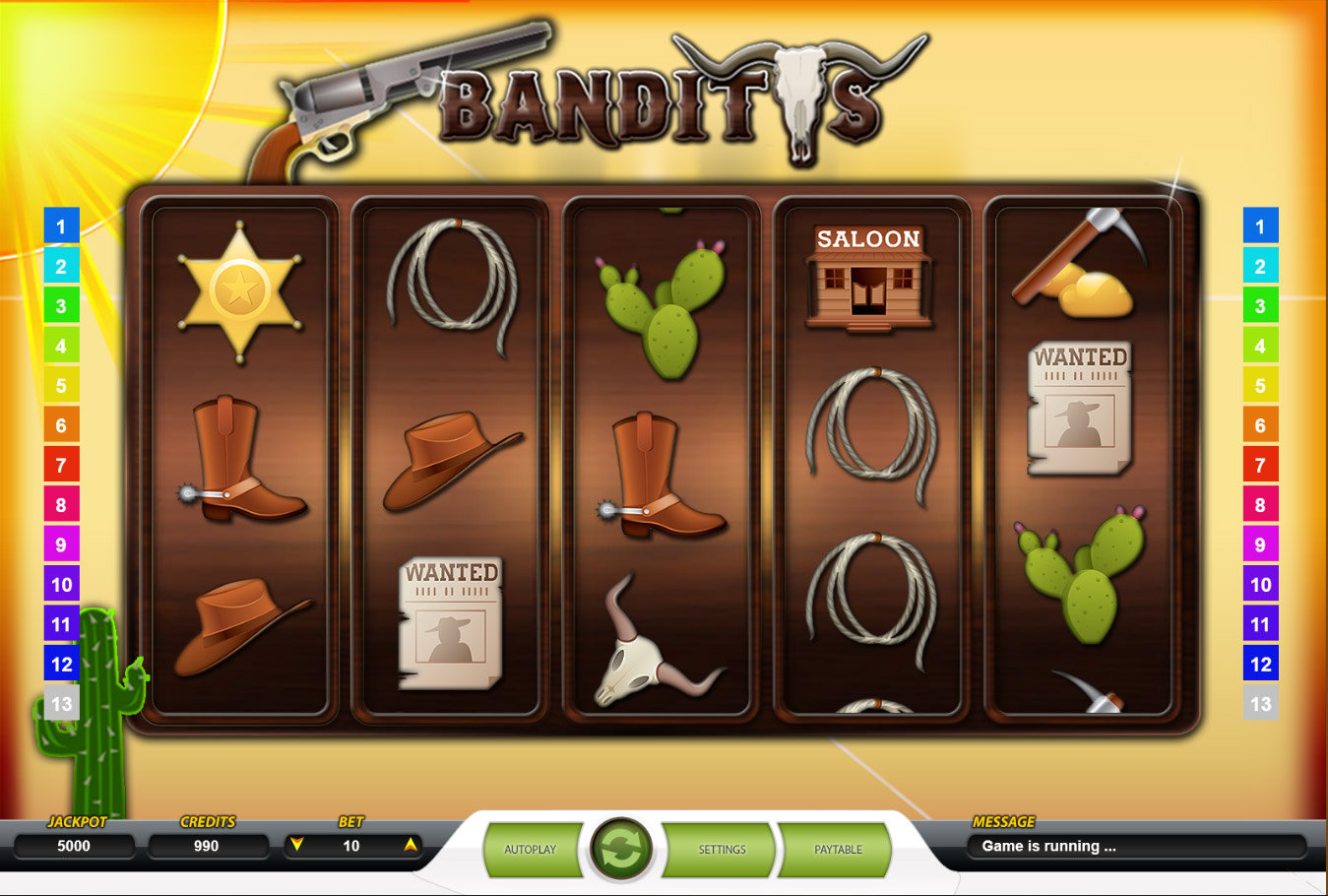Image resolution: width=1328 pixels, height=896 pixels.
Task: Open the Settings panel
Action: tap(723, 849)
